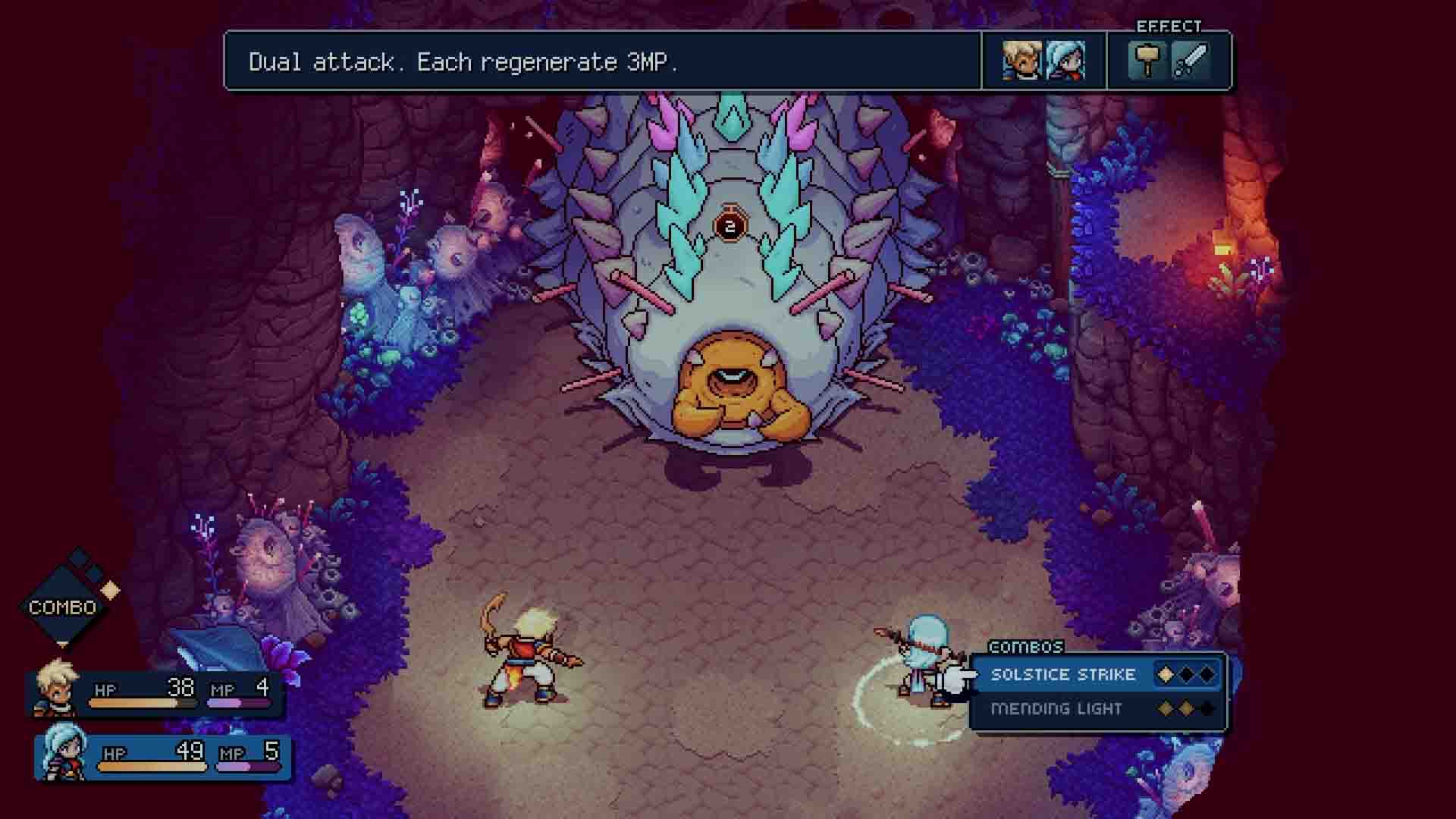
Task: Click the lock counter icon above the boss
Action: tap(730, 224)
